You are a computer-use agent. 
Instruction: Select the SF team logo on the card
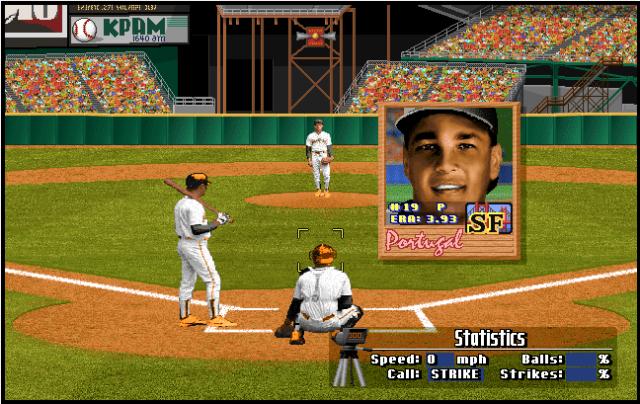[490, 218]
